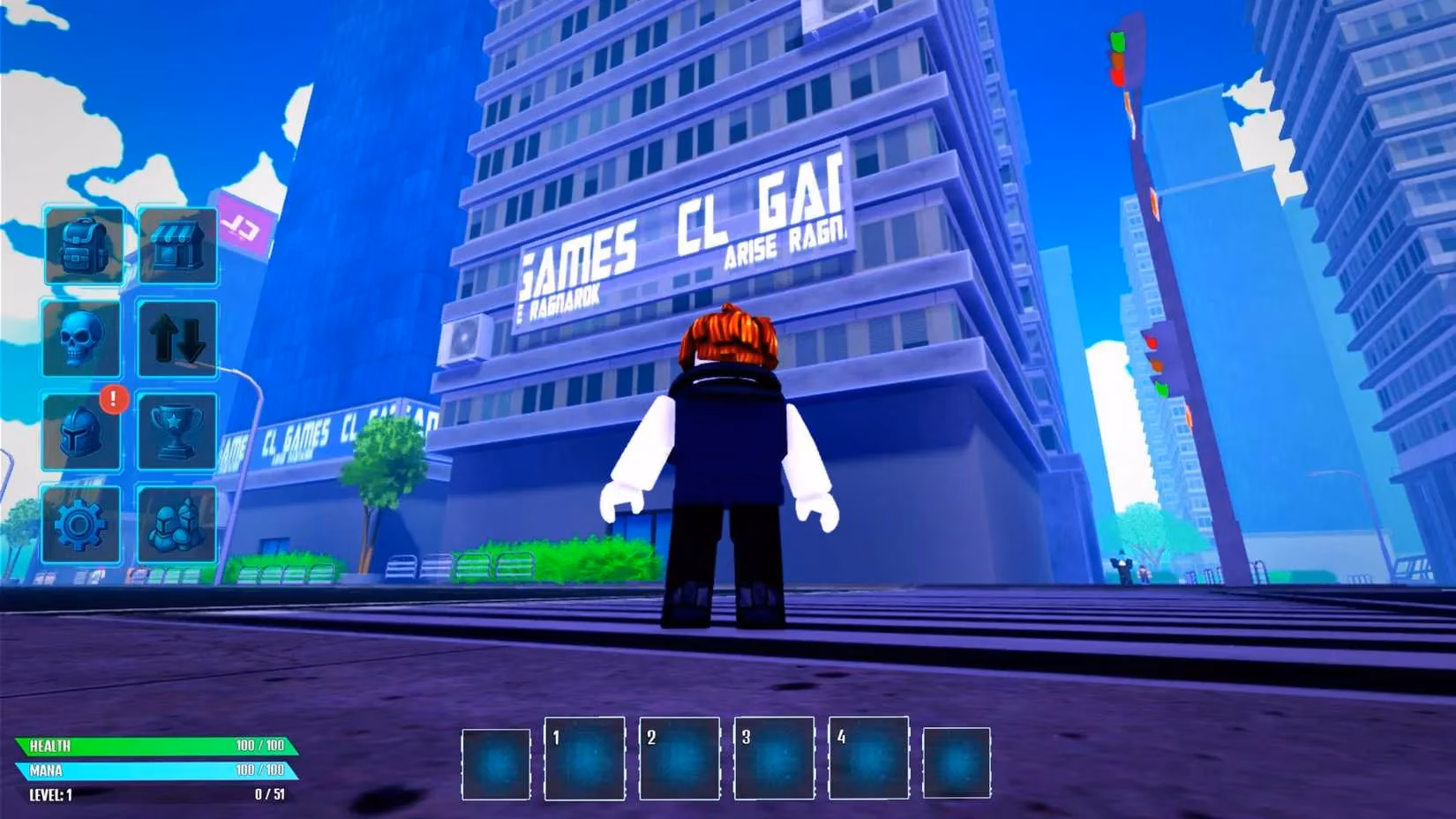Click the leftmost unnumbered hotbar slot
Screen dimensions: 1456x819
tap(494, 761)
